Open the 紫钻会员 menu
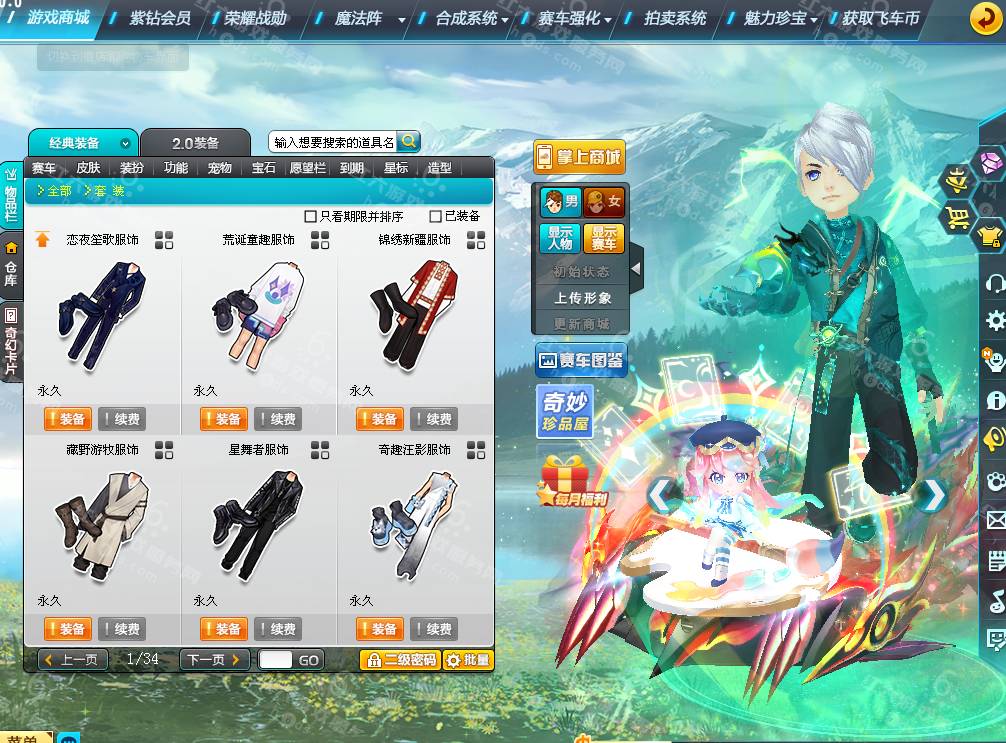1006x743 pixels. click(160, 18)
